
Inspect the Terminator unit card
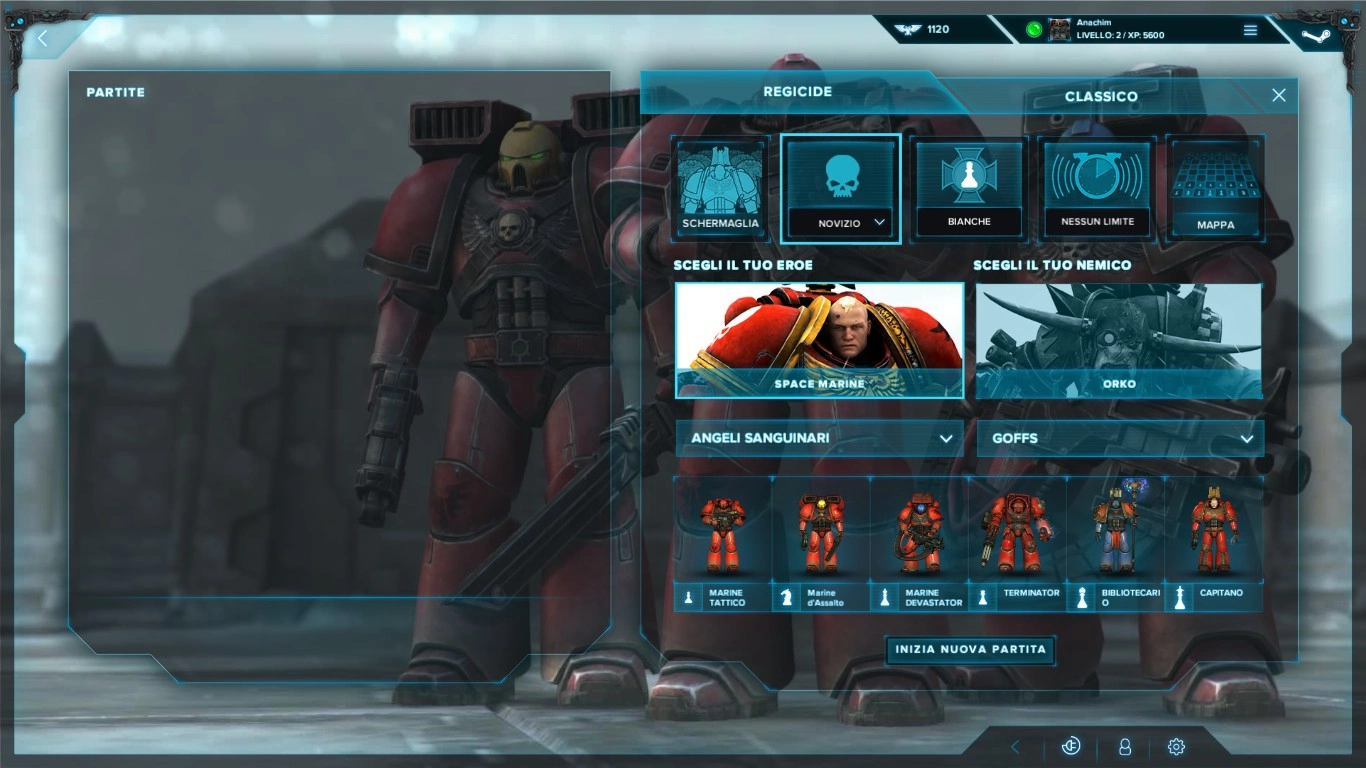(x=1017, y=543)
